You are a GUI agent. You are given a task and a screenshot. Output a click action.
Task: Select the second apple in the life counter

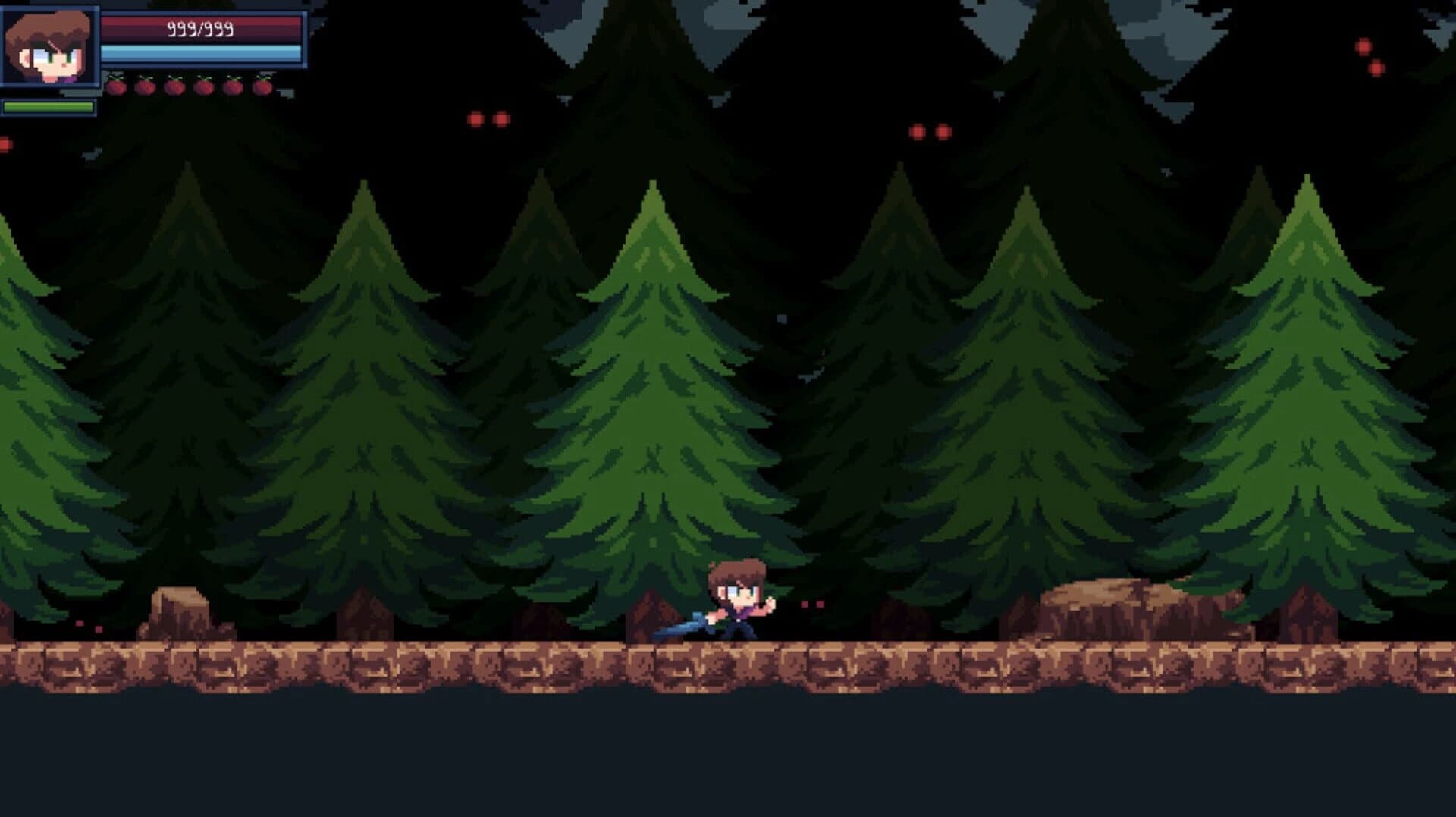[146, 86]
